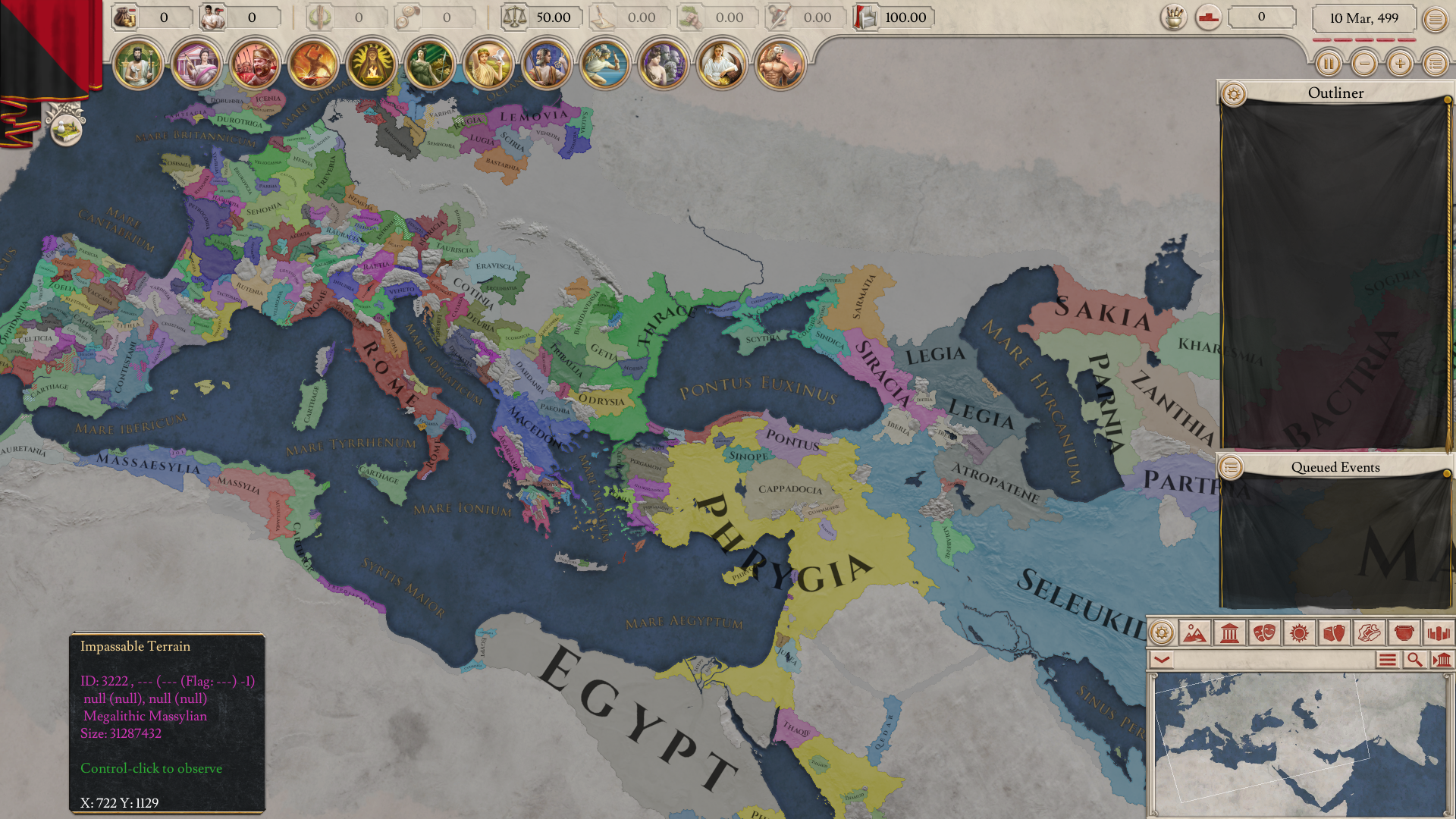Decrease game speed with the minus button
The width and height of the screenshot is (1456, 819).
[1365, 64]
